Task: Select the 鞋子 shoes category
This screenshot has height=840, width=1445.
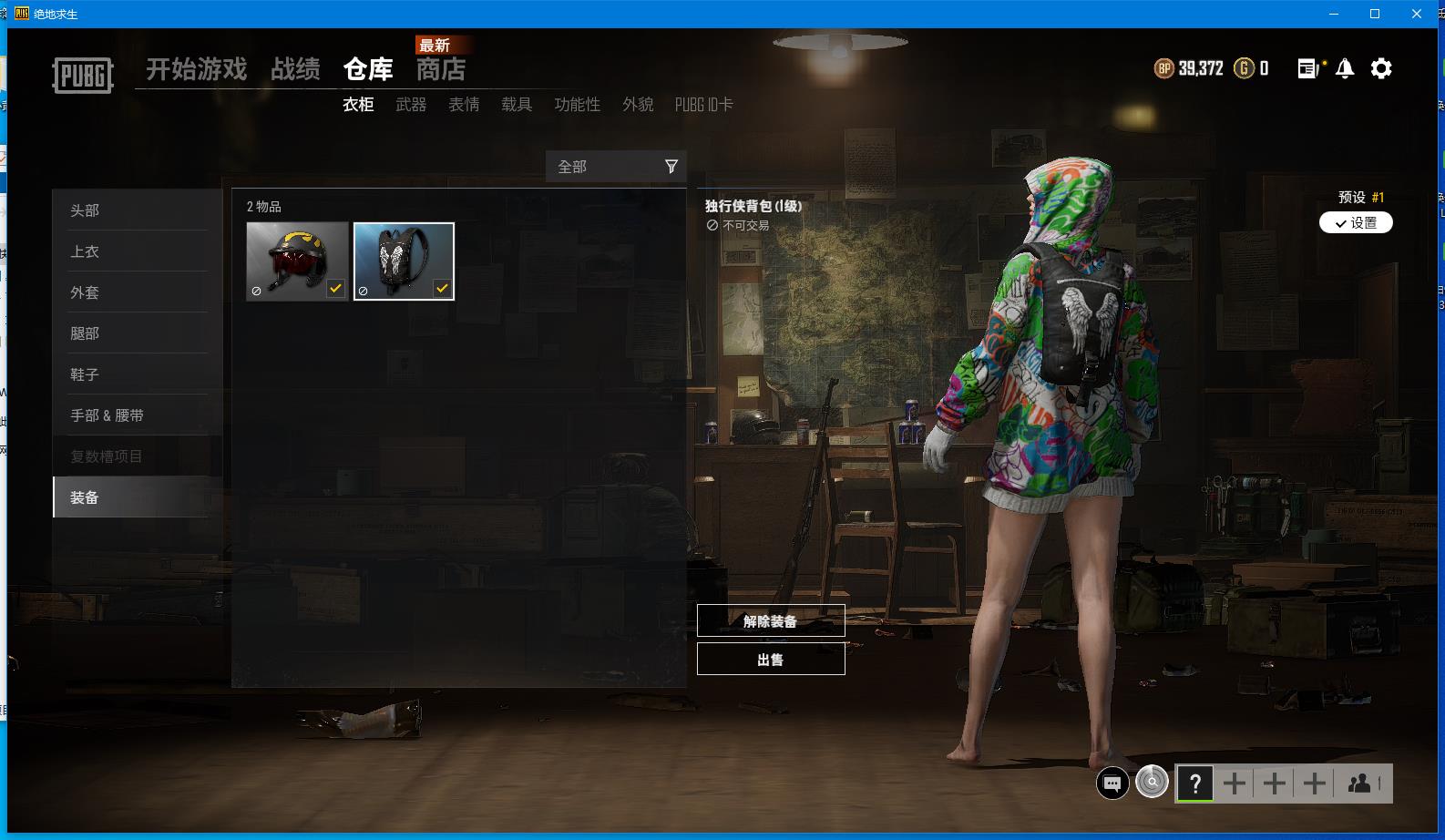Action: point(85,374)
